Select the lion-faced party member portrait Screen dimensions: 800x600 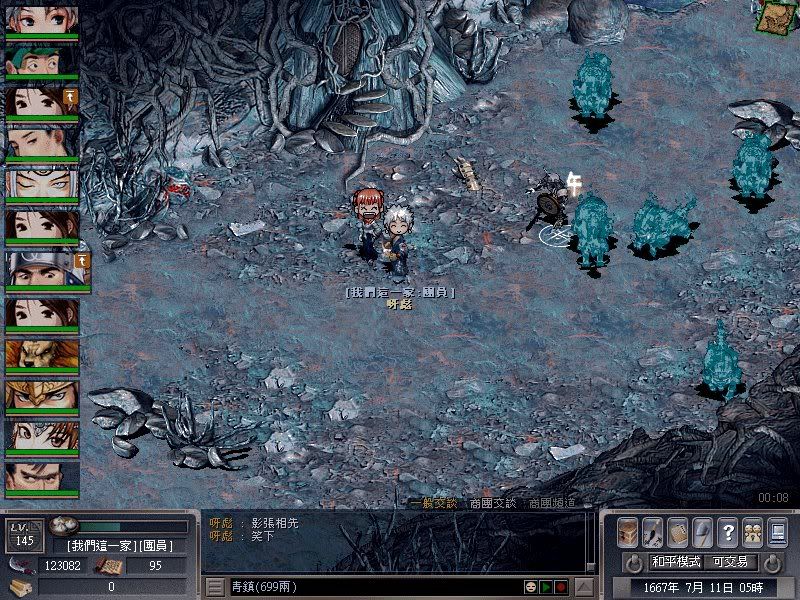[x=42, y=355]
